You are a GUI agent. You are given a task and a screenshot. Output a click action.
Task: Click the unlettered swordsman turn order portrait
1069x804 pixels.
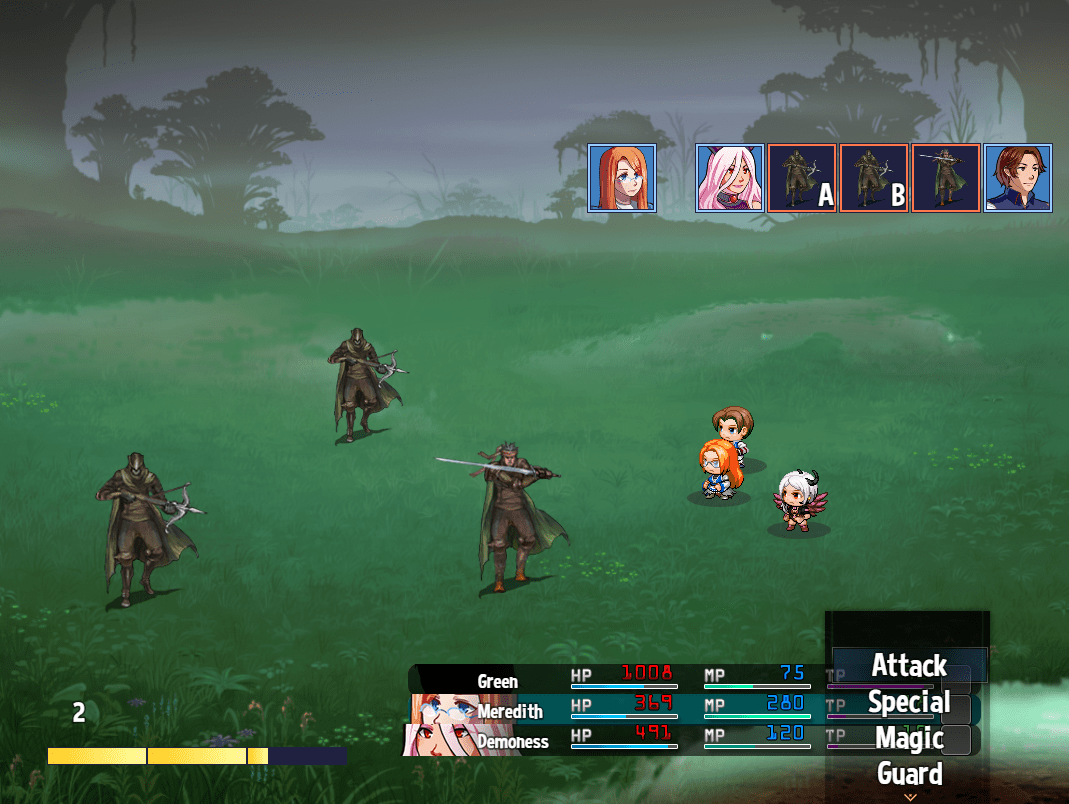click(946, 178)
